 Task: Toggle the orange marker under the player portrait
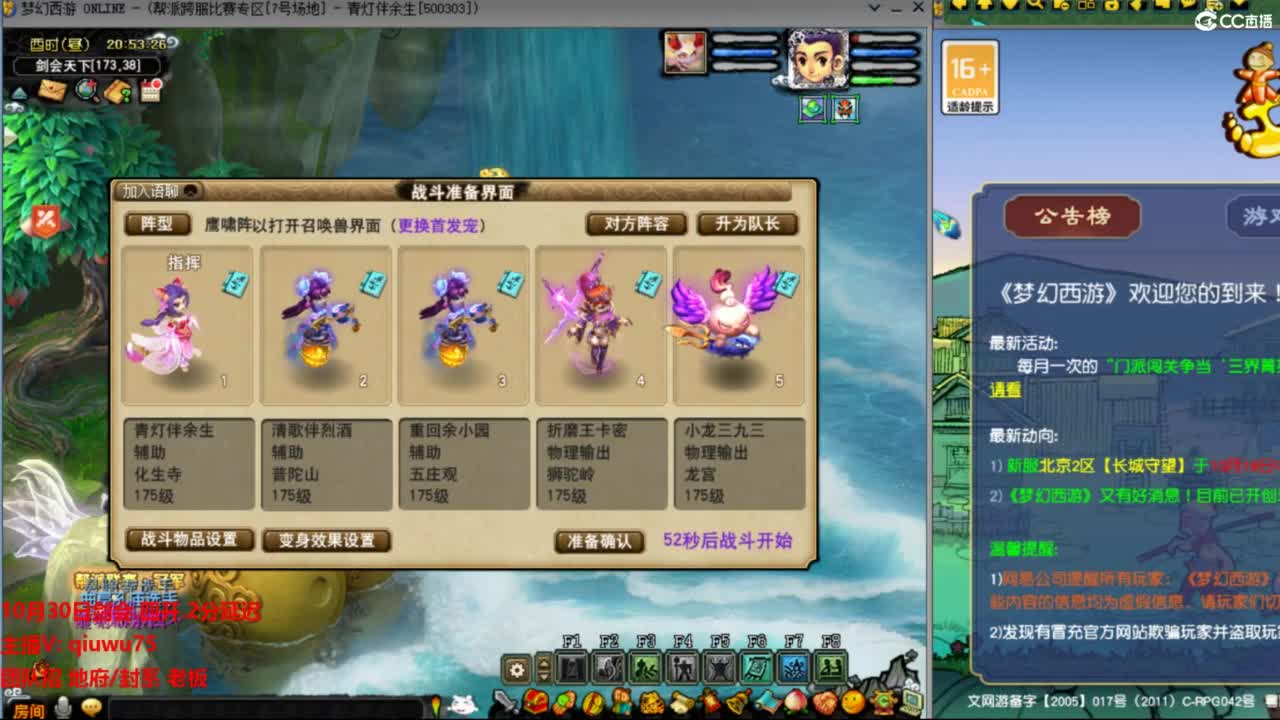845,109
